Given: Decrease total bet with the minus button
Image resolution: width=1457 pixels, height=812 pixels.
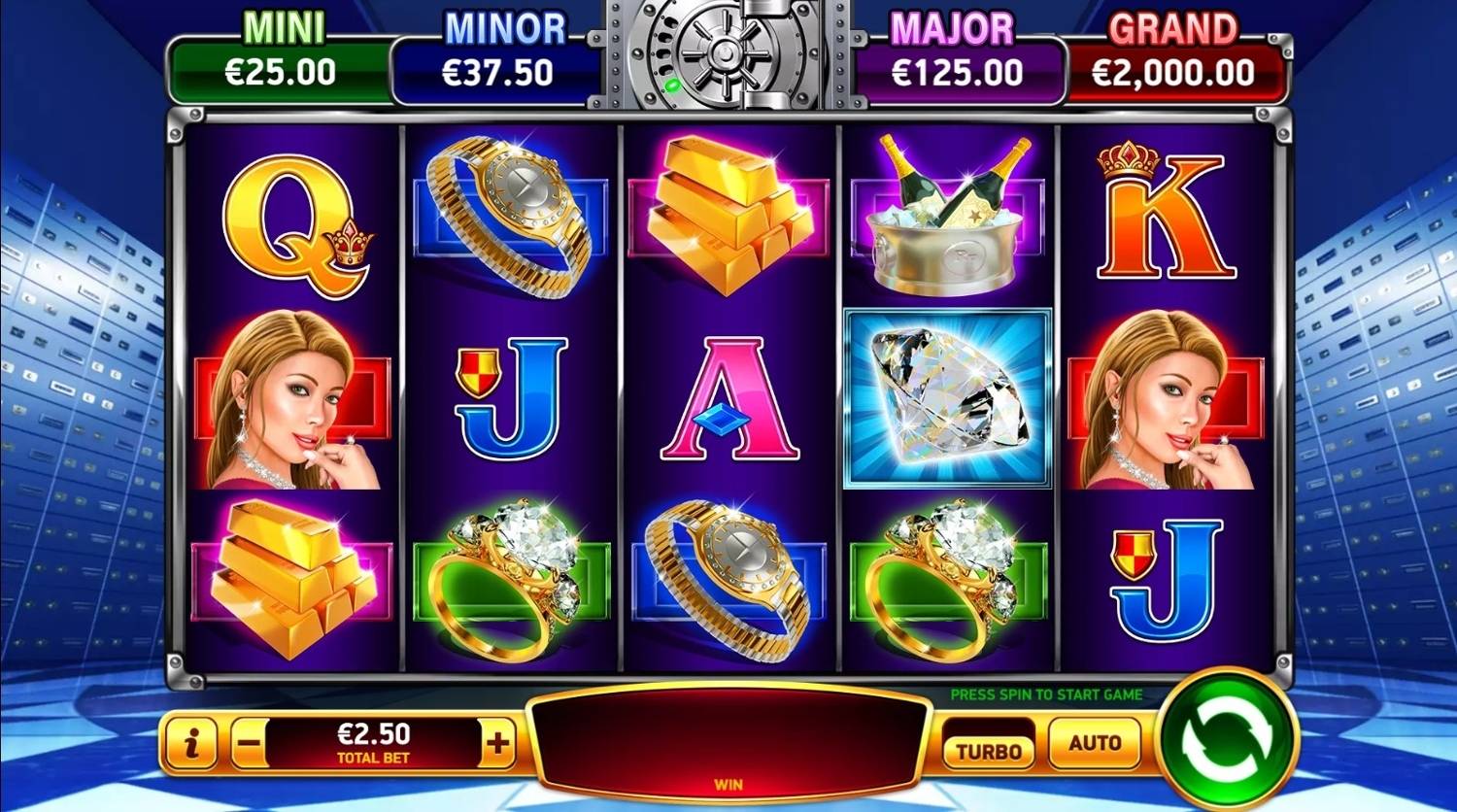Looking at the screenshot, I should [250, 745].
